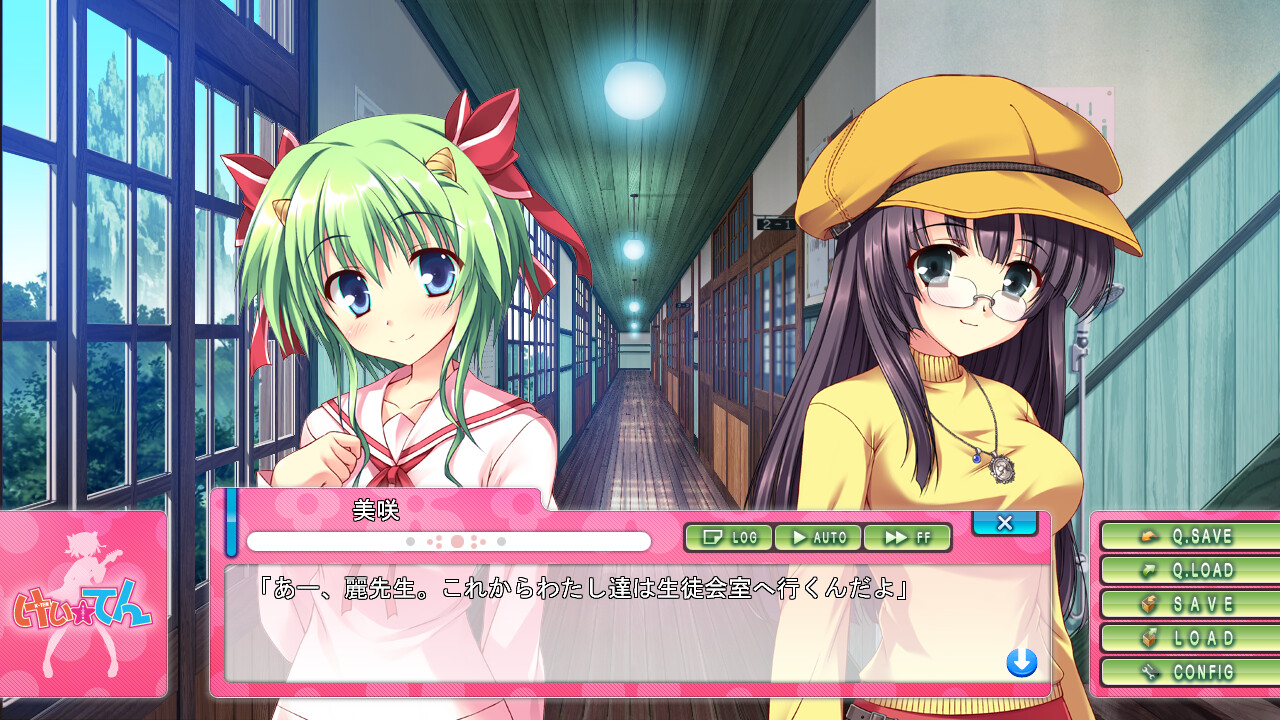Open the LOAD menu

[1186, 638]
